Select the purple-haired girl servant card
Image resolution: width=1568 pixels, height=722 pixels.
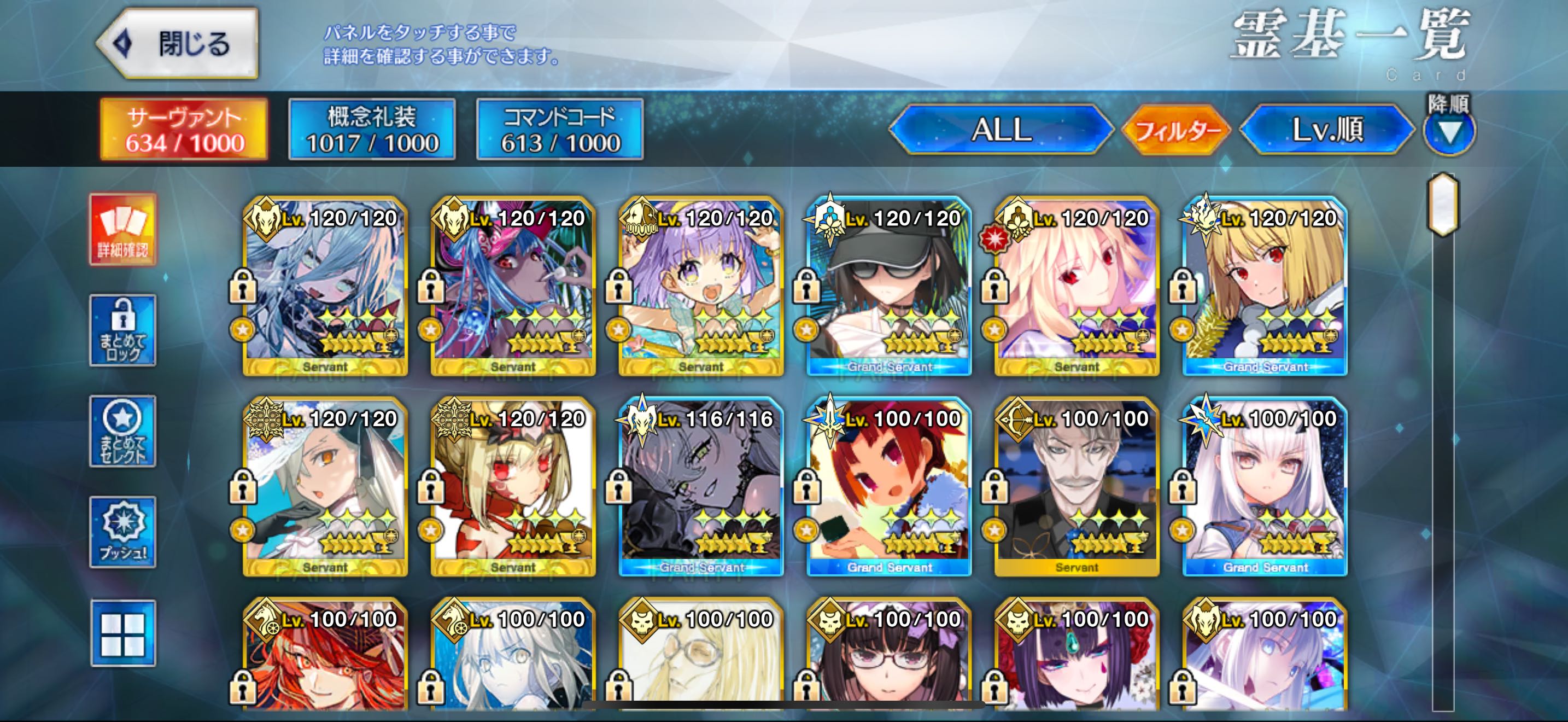(701, 286)
